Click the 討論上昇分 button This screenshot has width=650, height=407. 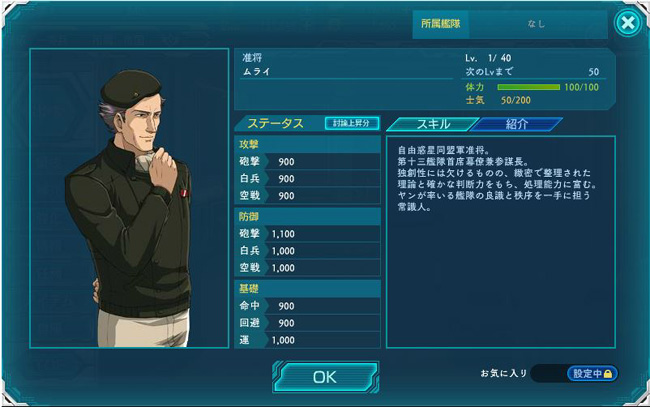pyautogui.click(x=352, y=123)
